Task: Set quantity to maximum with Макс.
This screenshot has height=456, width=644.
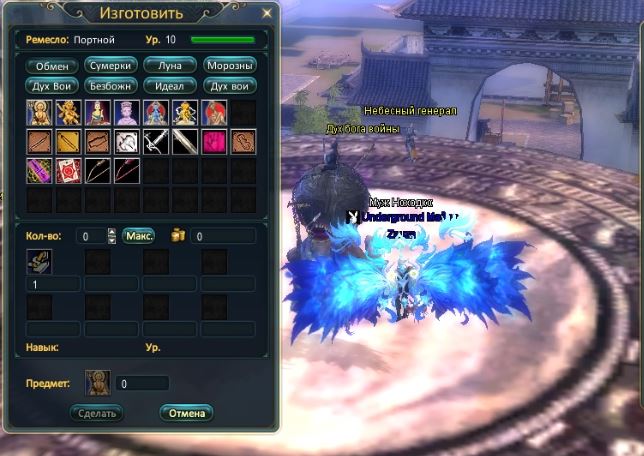Action: point(139,237)
